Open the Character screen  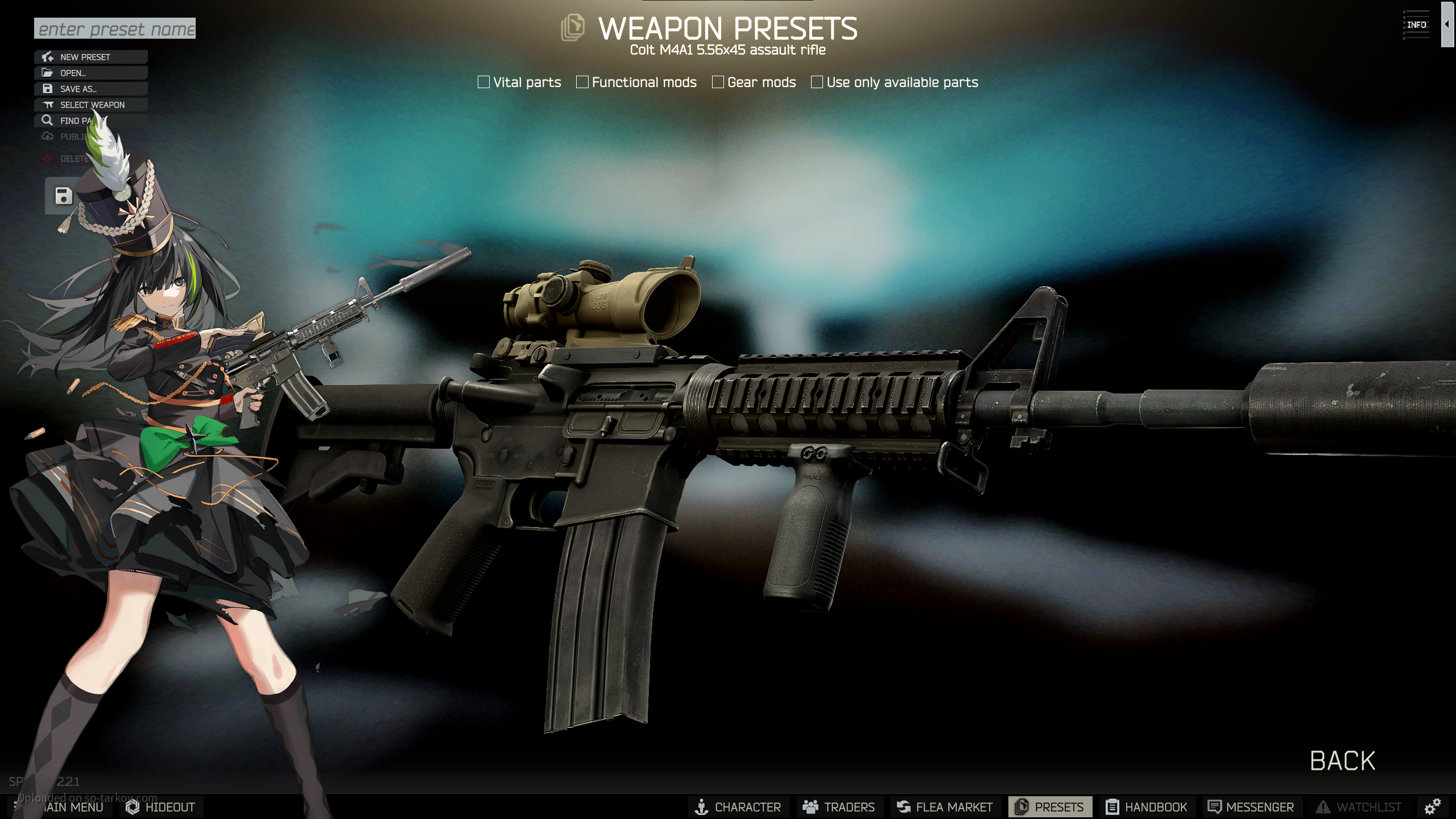738,807
